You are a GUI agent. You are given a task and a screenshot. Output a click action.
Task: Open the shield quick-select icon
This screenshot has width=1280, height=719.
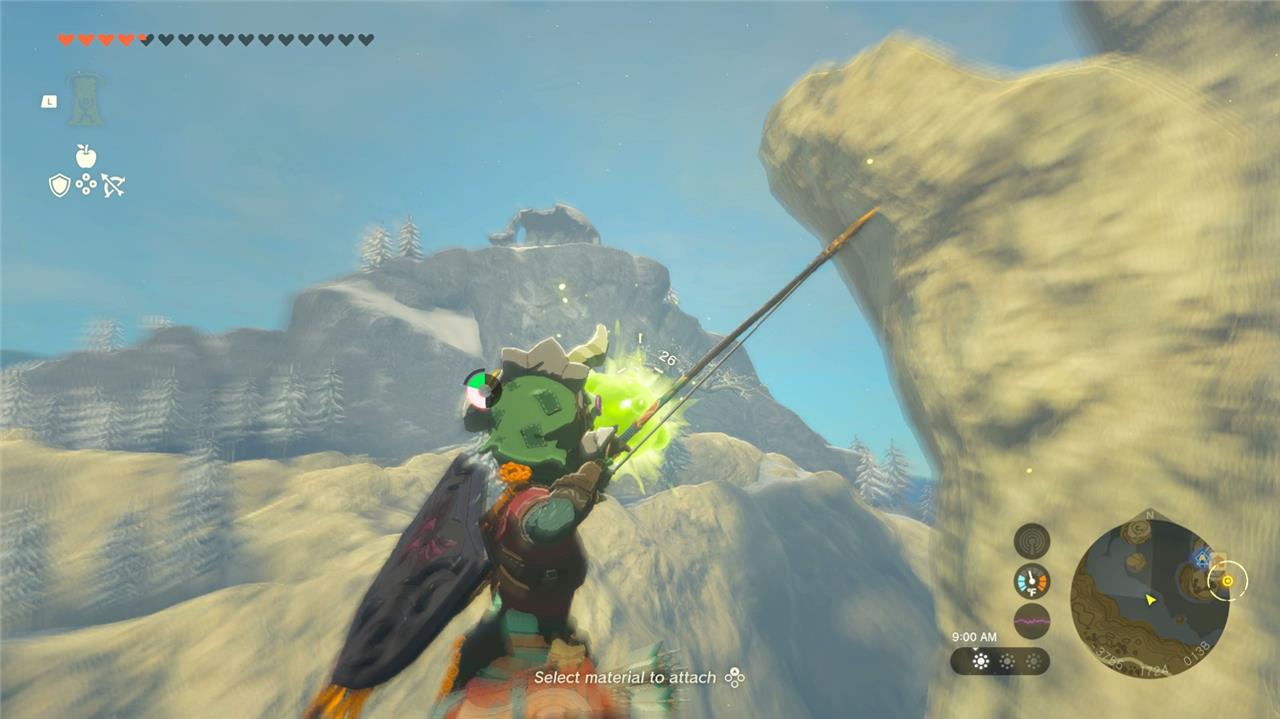coord(60,185)
